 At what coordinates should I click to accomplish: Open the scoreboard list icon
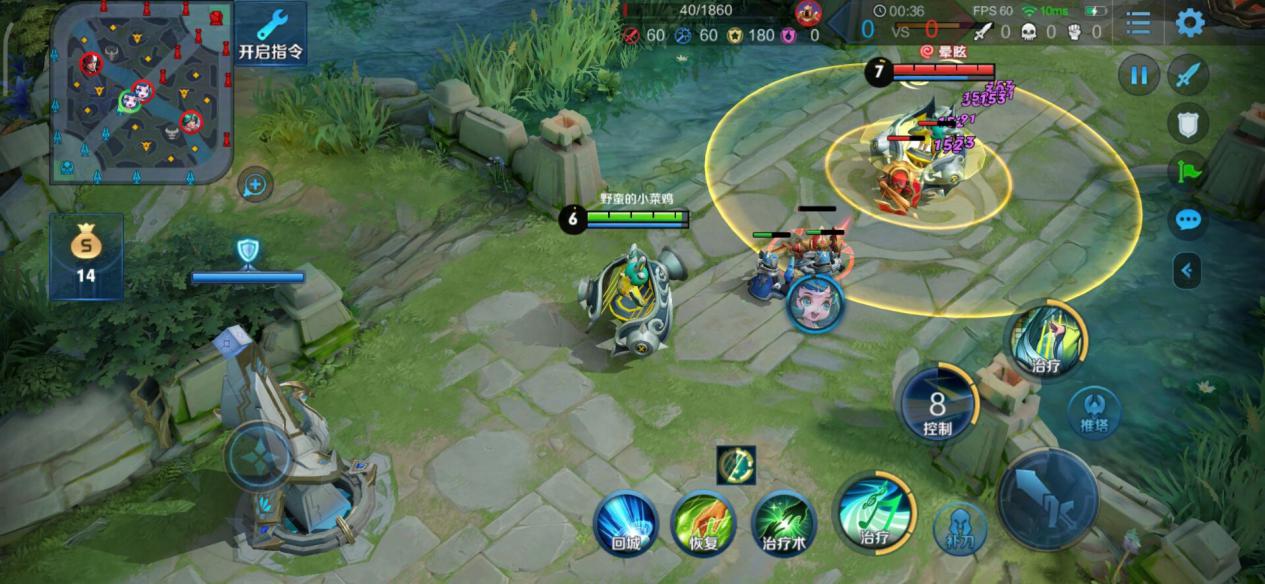1138,23
